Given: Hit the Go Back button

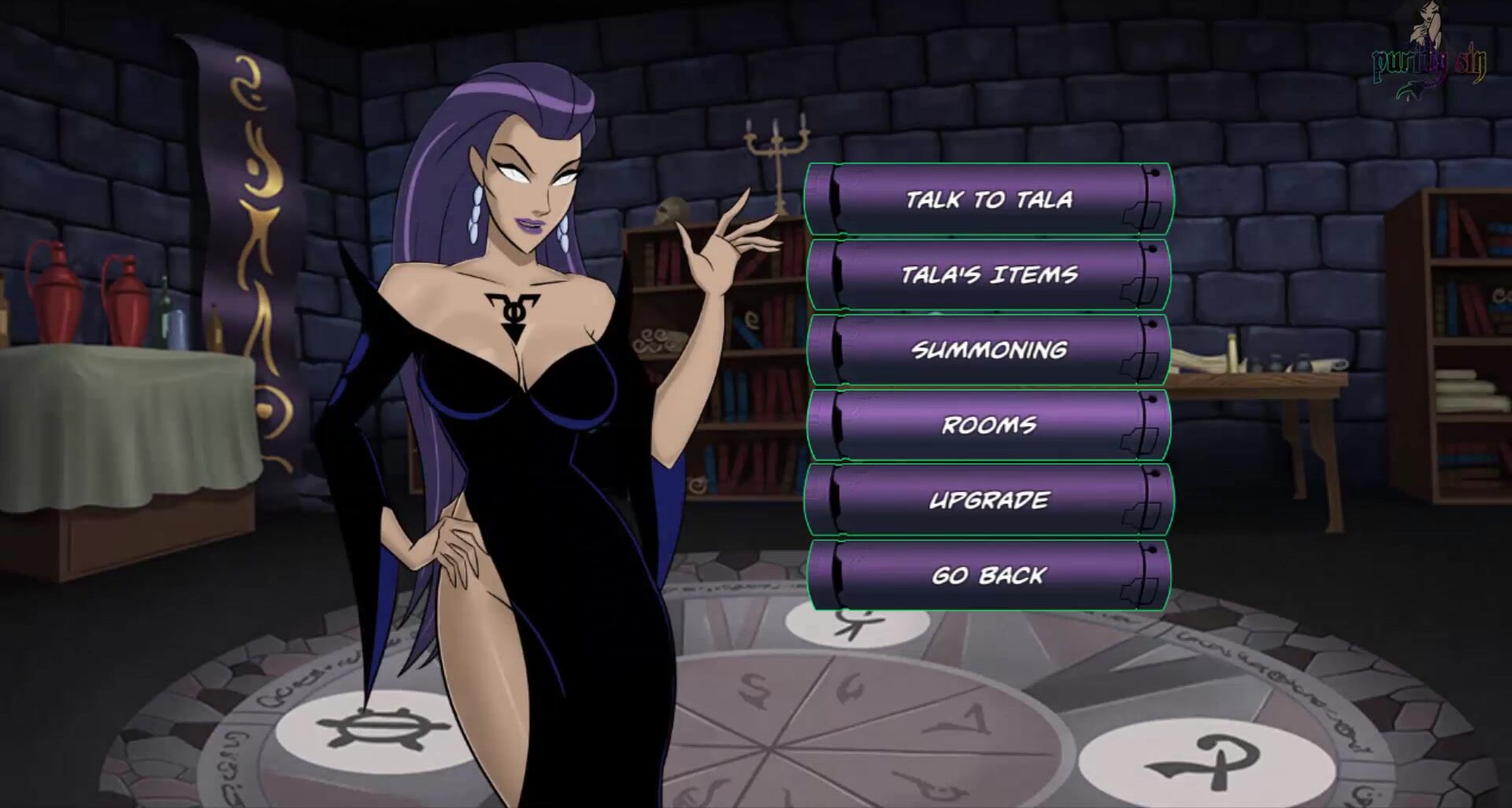Looking at the screenshot, I should (x=988, y=576).
